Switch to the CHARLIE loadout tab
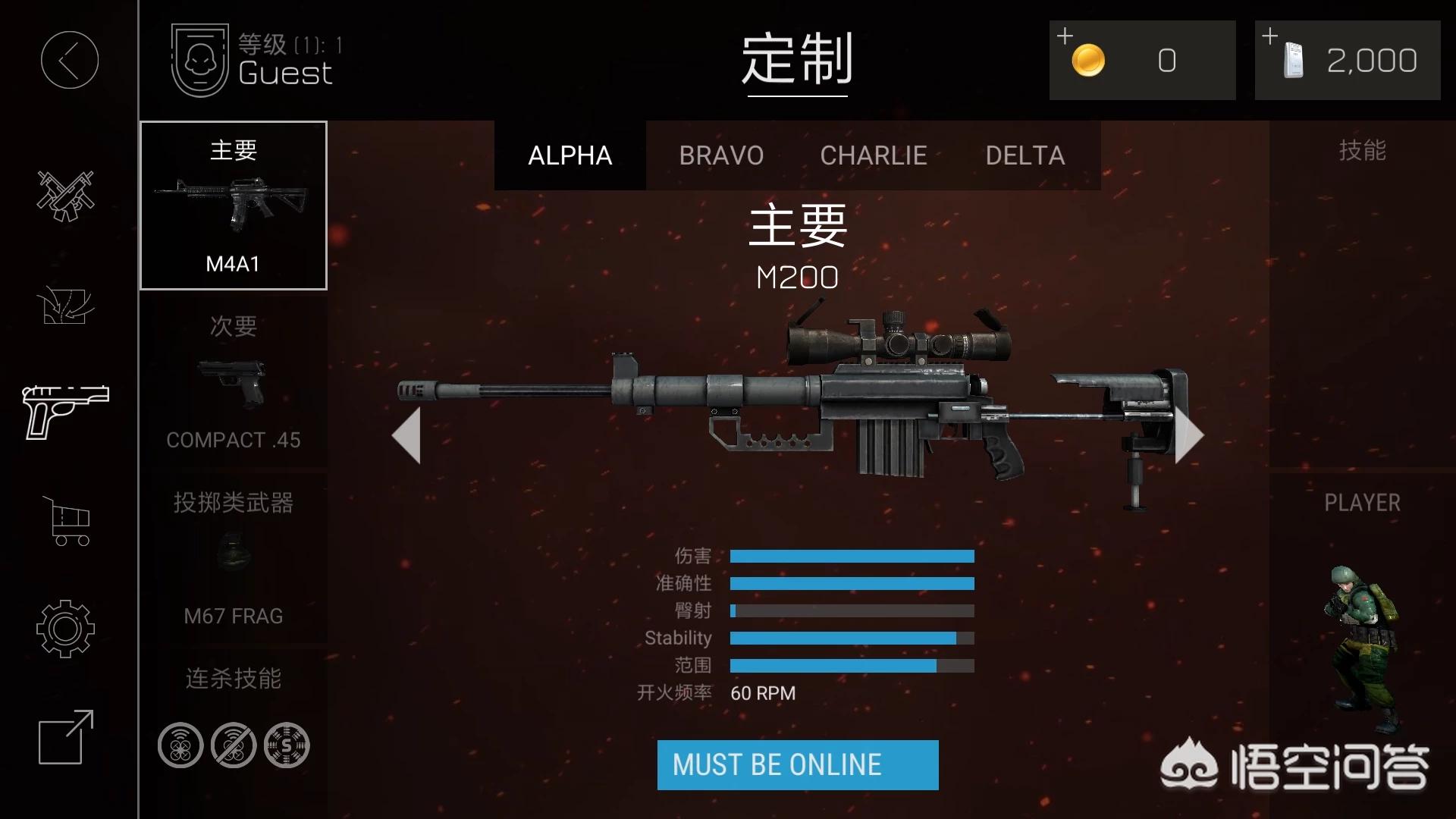Screen dimensions: 1456x819 pos(874,155)
